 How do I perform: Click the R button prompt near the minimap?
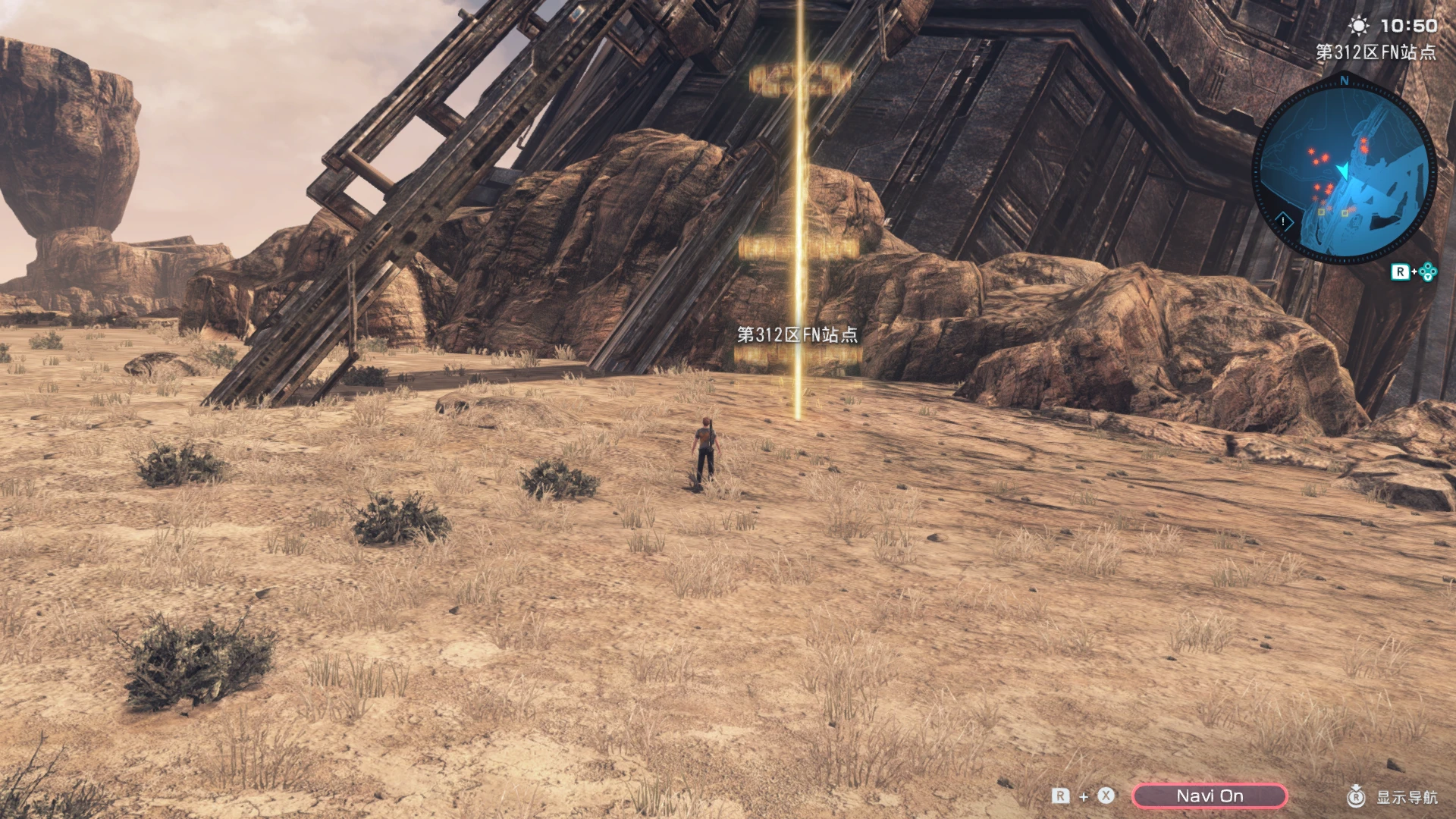[1400, 271]
